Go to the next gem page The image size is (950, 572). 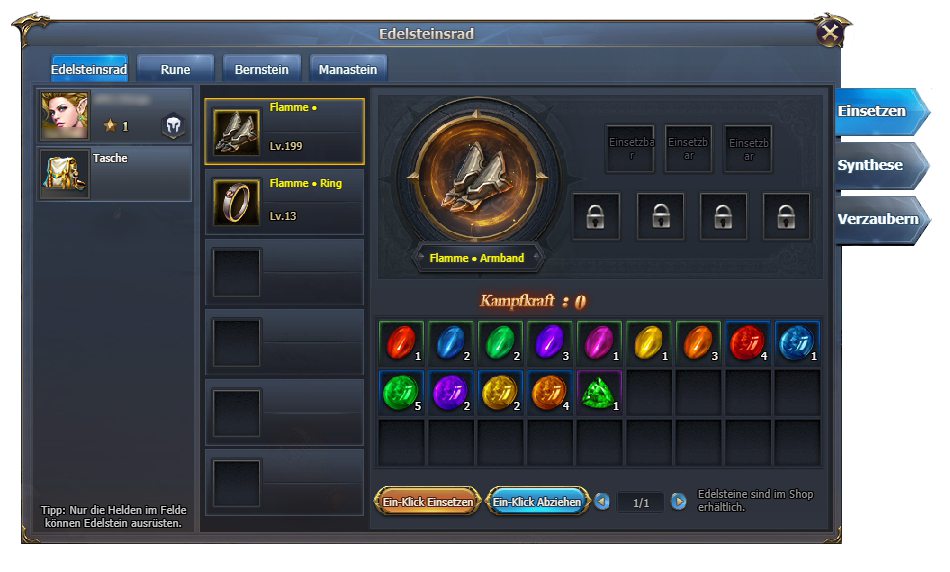click(679, 502)
